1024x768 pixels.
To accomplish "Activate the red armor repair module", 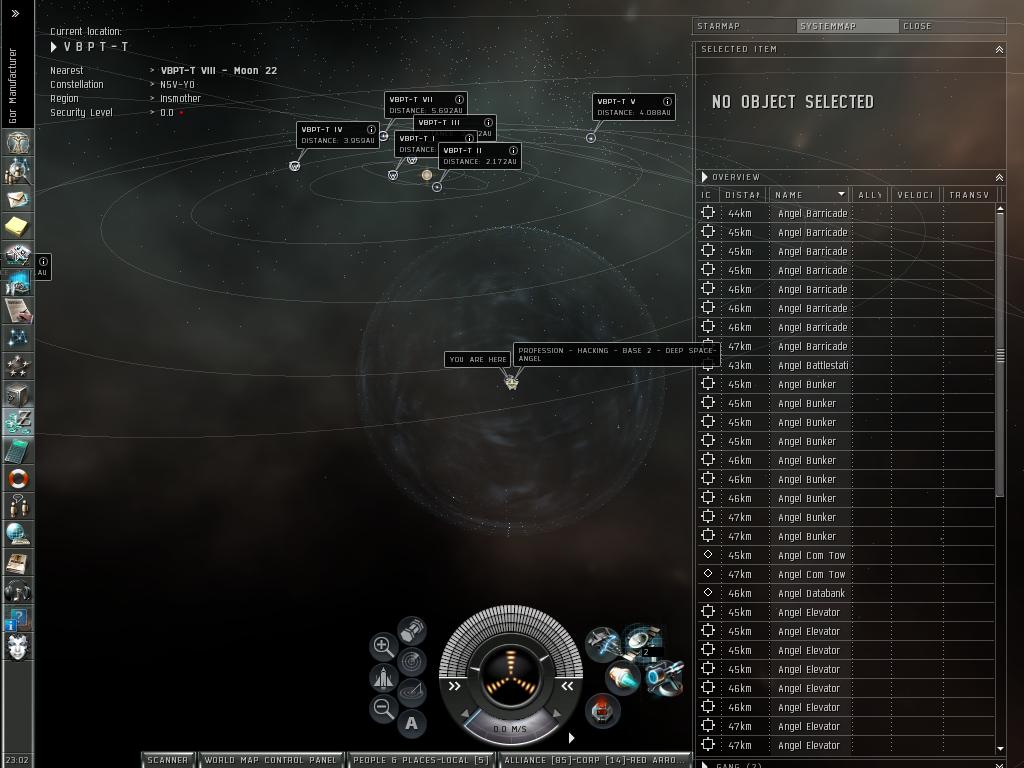I will [601, 711].
